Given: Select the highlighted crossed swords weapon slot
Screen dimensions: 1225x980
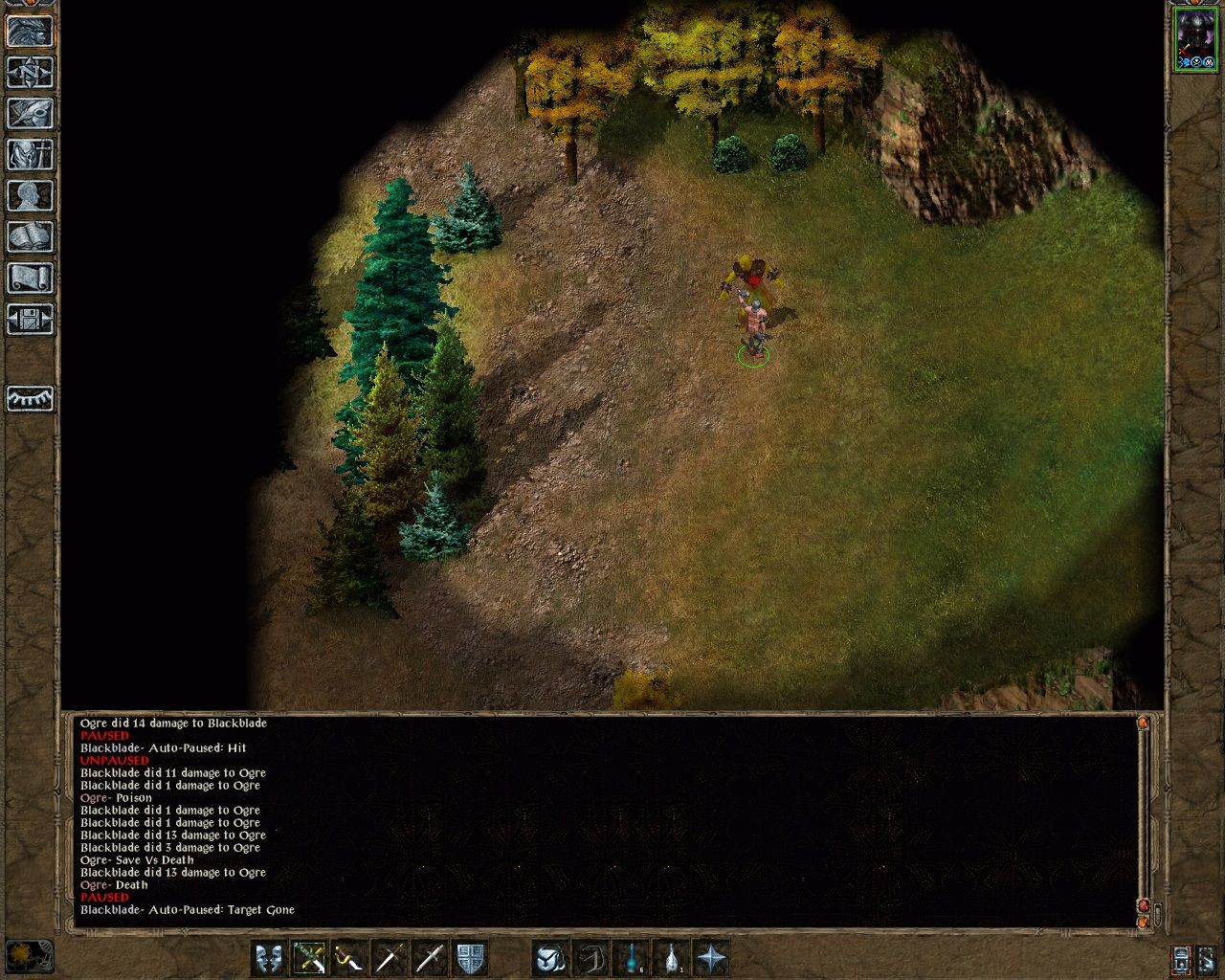Looking at the screenshot, I should click(310, 958).
